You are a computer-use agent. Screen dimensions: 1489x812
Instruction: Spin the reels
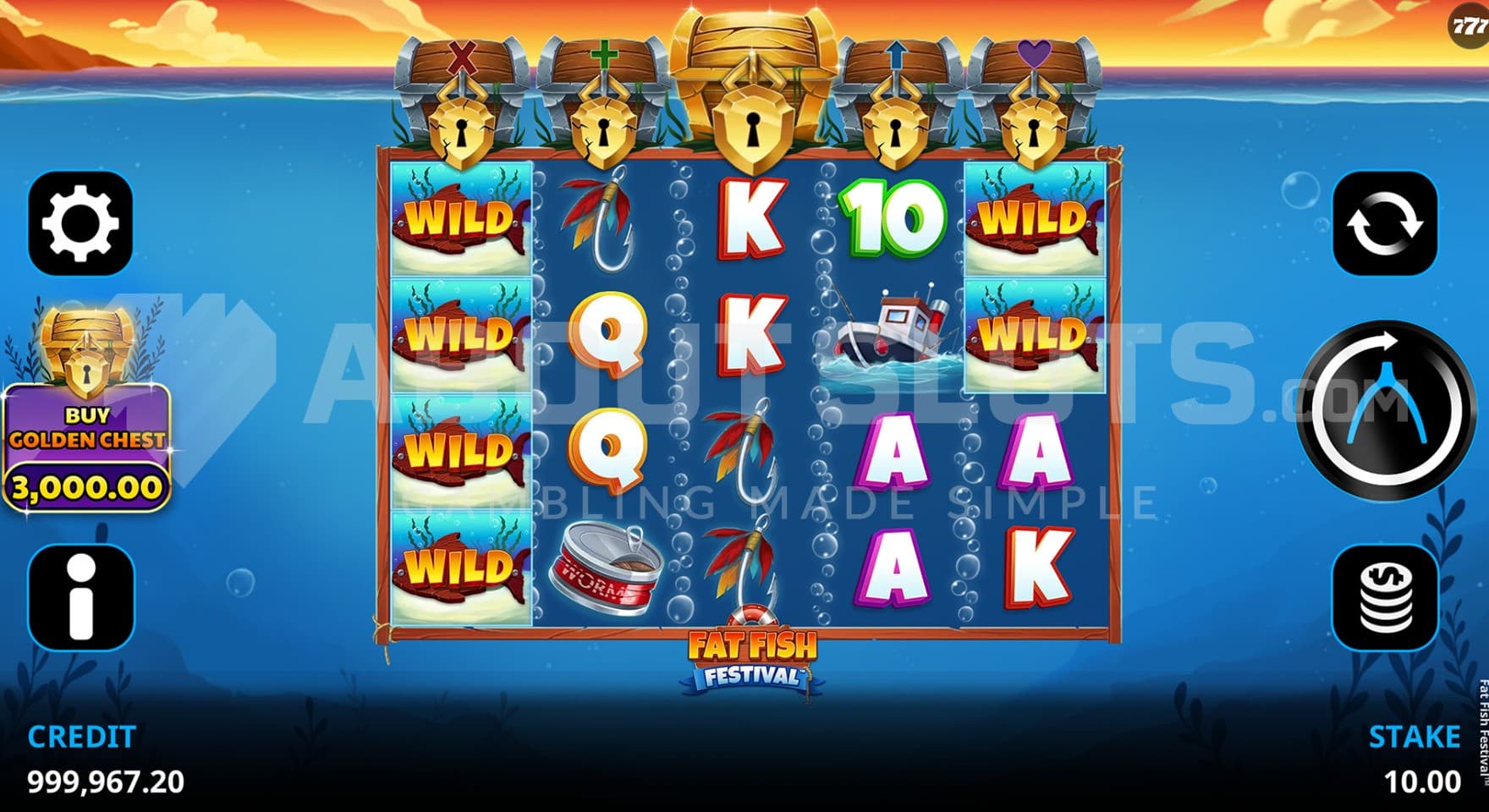(1387, 409)
